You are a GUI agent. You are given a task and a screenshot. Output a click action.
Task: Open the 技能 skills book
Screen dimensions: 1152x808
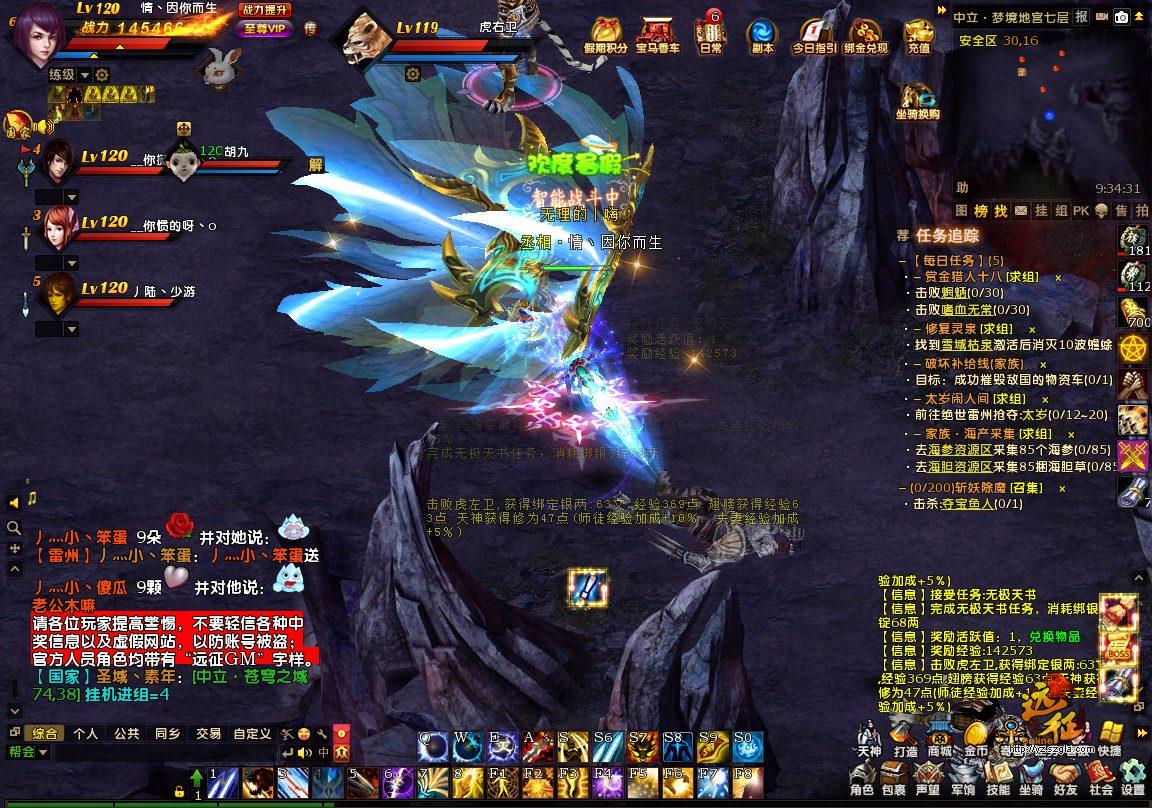pos(998,777)
